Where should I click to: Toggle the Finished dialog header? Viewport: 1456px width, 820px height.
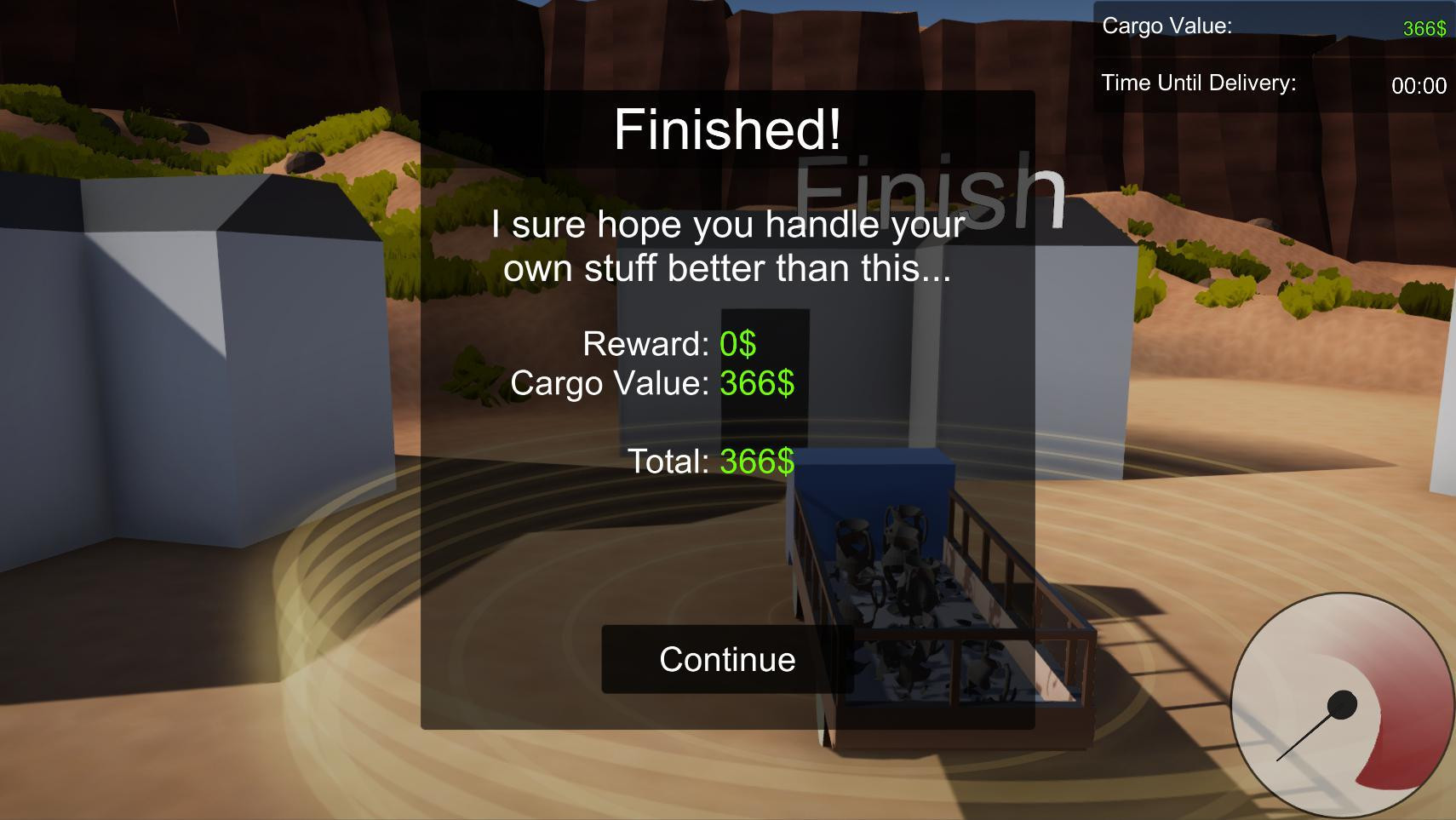pyautogui.click(x=726, y=129)
